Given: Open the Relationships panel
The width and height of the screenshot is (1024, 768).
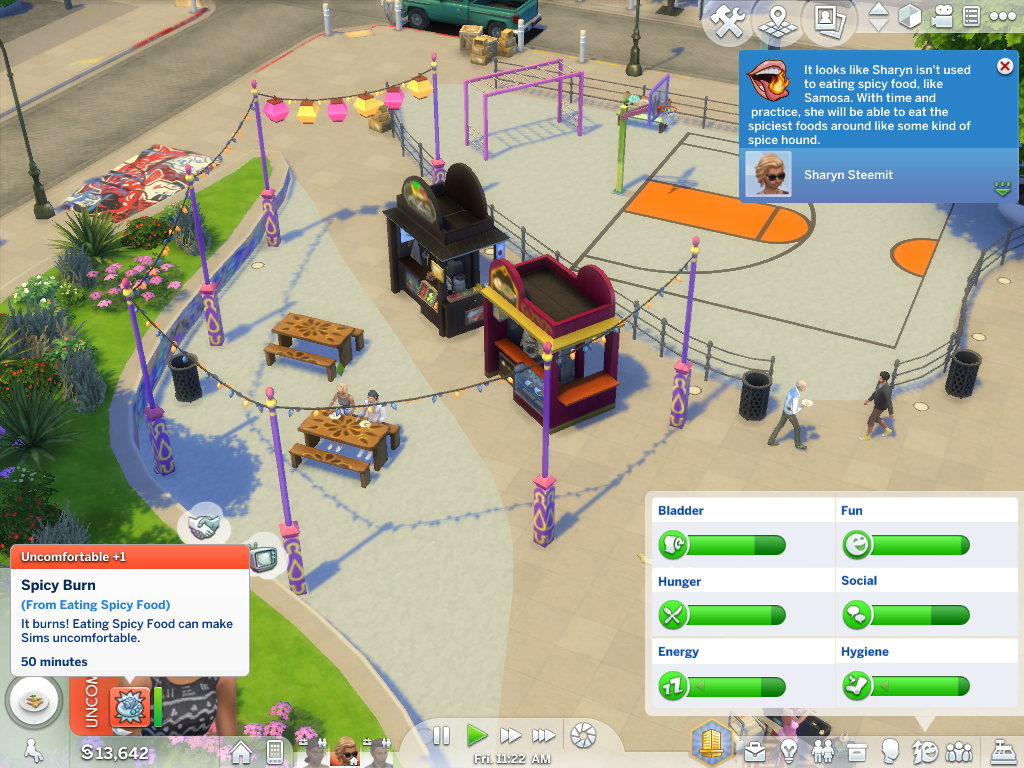Looking at the screenshot, I should point(824,749).
